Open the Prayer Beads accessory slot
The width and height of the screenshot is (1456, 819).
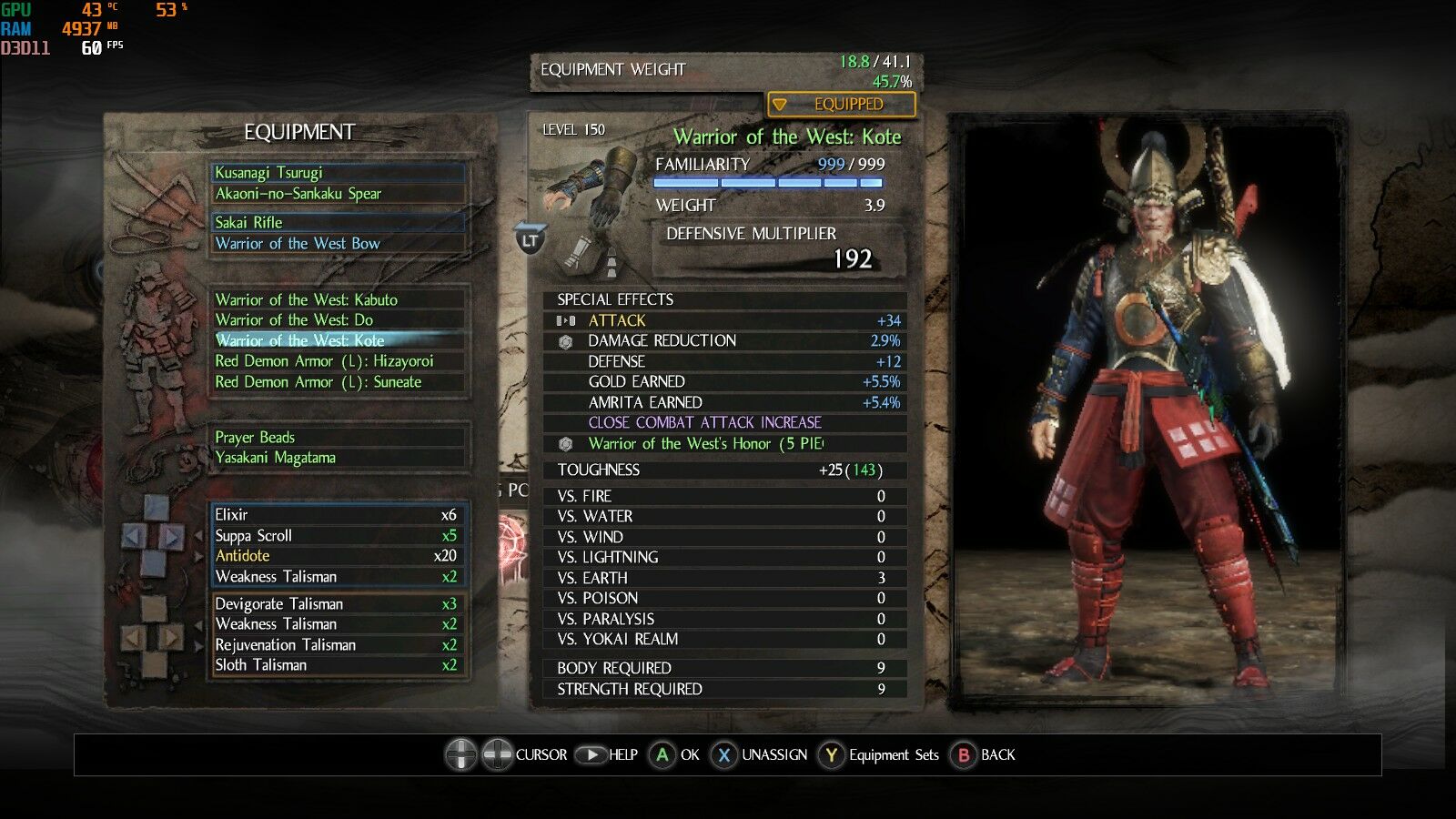[x=337, y=438]
